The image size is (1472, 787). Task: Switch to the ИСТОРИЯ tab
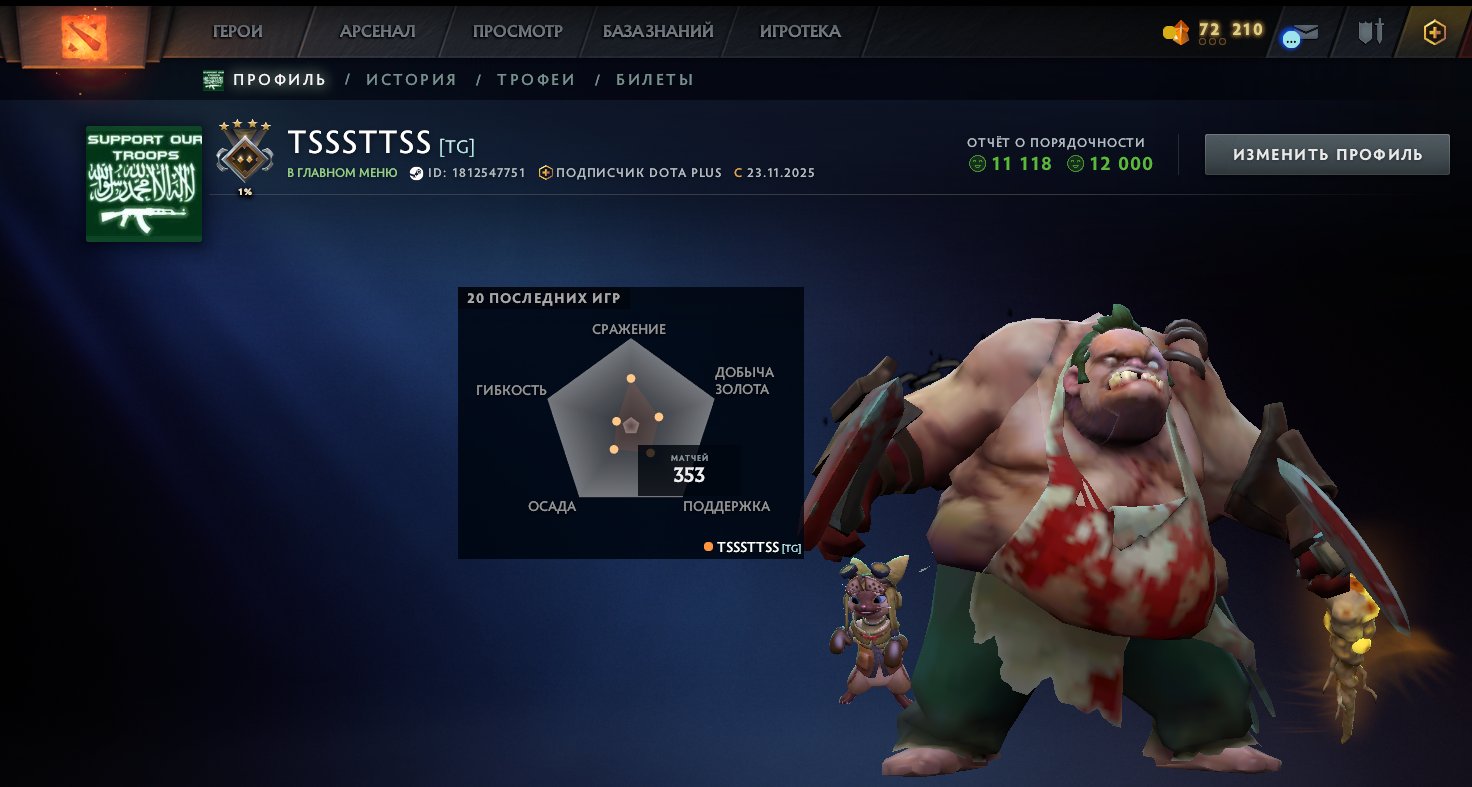pos(411,79)
